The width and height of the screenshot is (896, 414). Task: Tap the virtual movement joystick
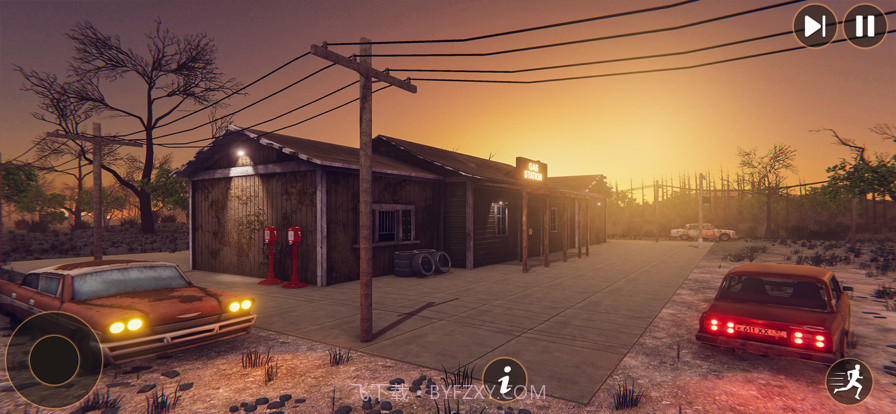coord(54,360)
